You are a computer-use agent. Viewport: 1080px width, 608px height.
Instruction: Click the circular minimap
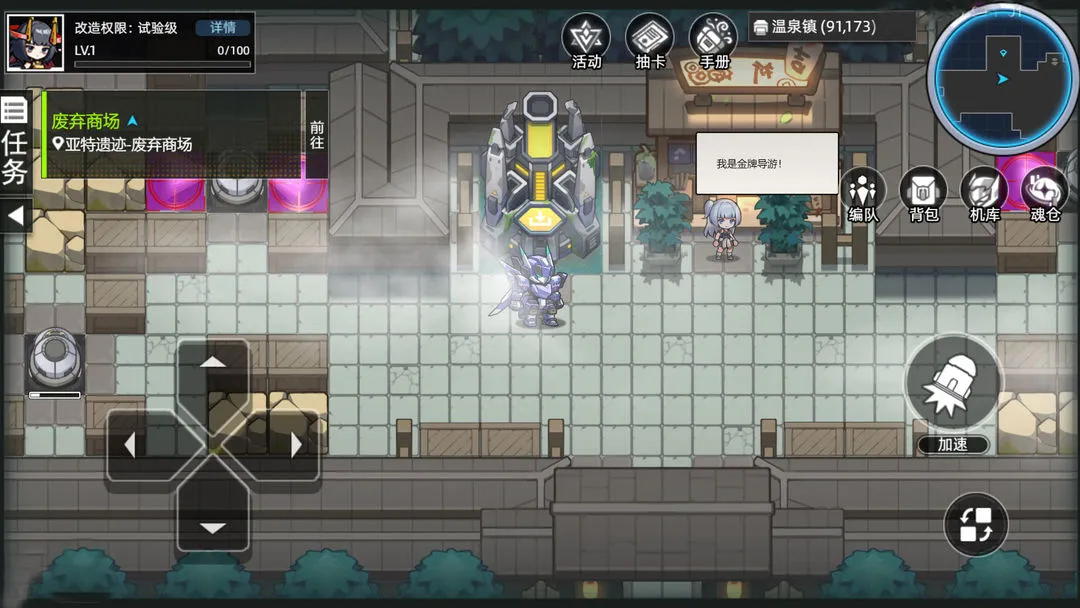coord(1000,78)
